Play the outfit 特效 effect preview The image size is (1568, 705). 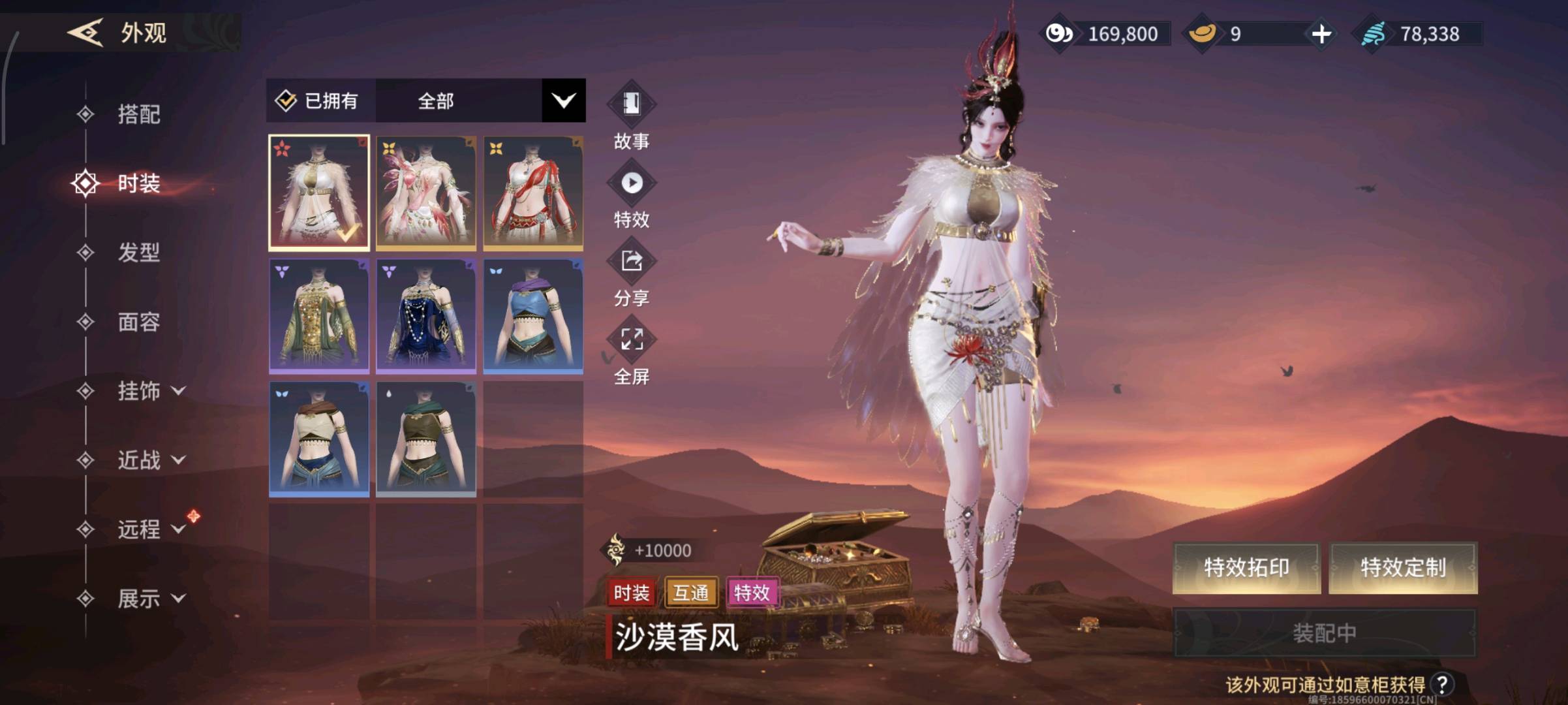coord(631,183)
